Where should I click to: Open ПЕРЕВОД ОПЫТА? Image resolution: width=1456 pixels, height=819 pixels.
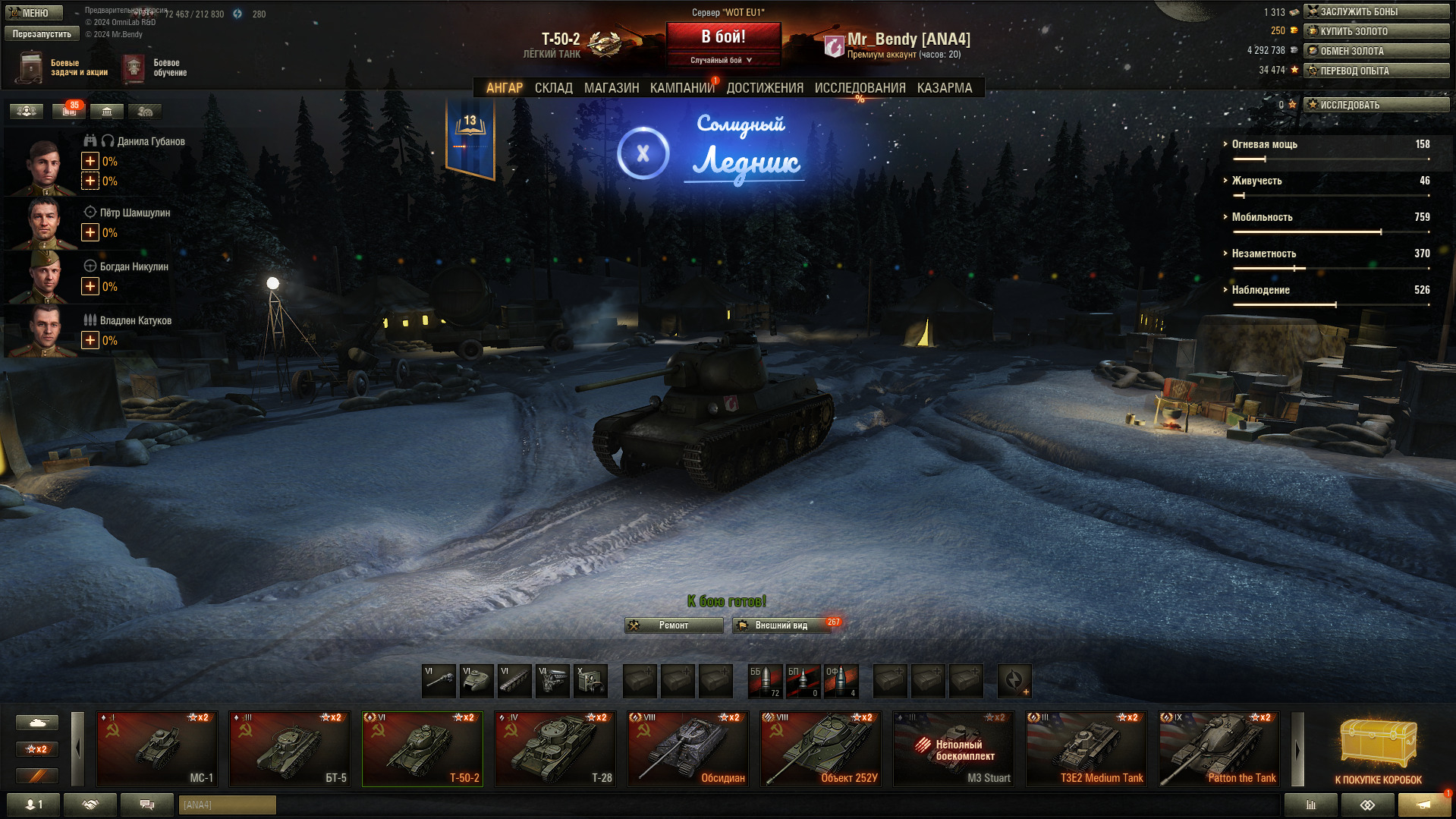[x=1376, y=71]
